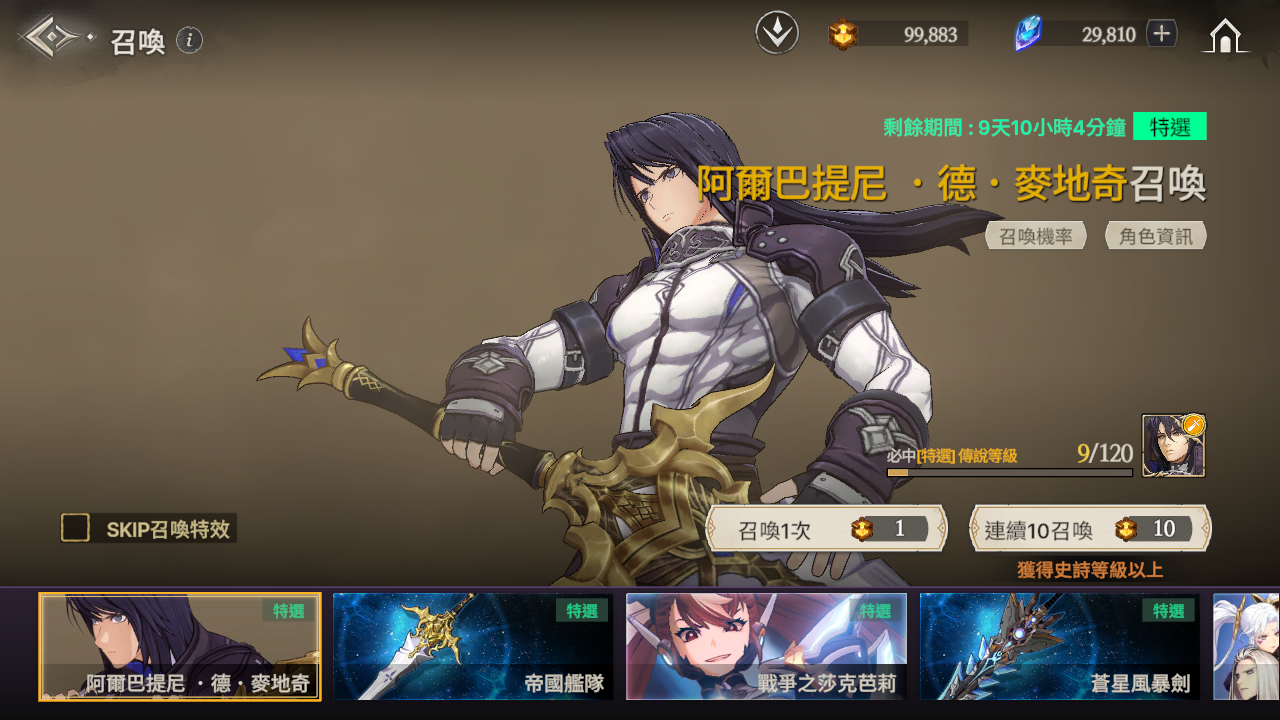Click the character portrait beside the 9/120 counter
1280x720 pixels.
(x=1173, y=446)
